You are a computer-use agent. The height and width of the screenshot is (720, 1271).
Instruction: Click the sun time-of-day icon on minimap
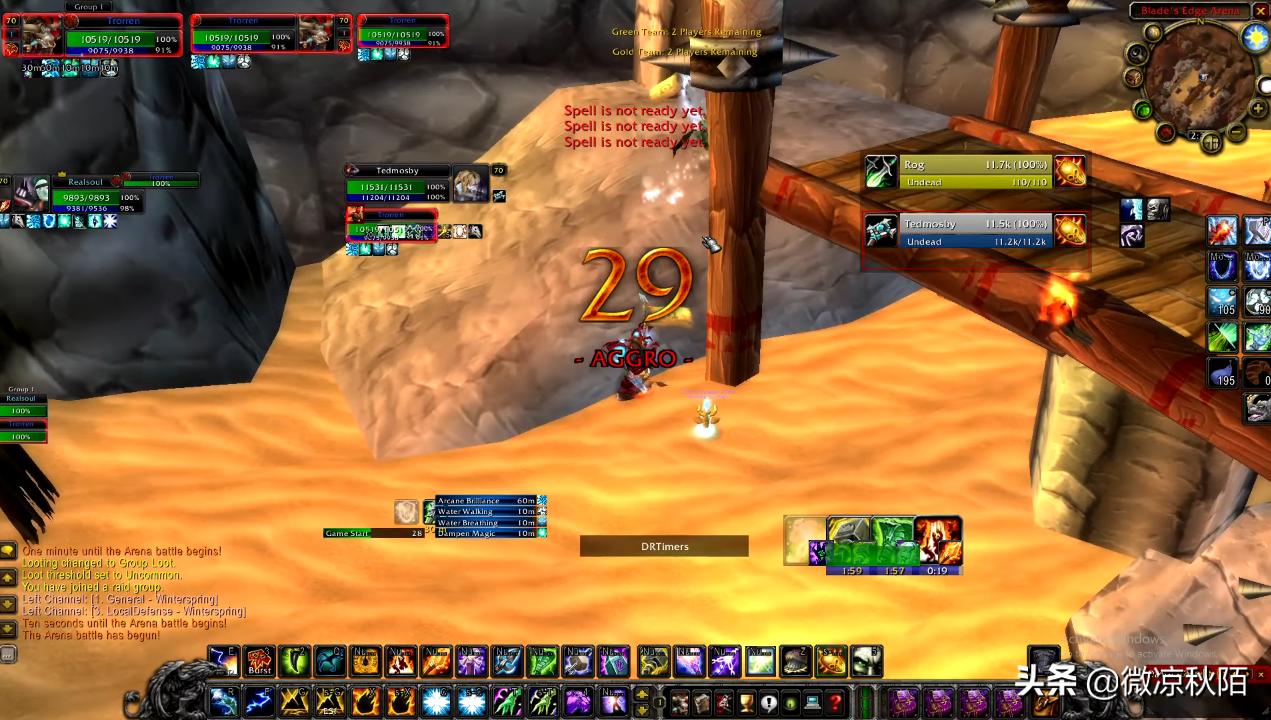(1254, 39)
